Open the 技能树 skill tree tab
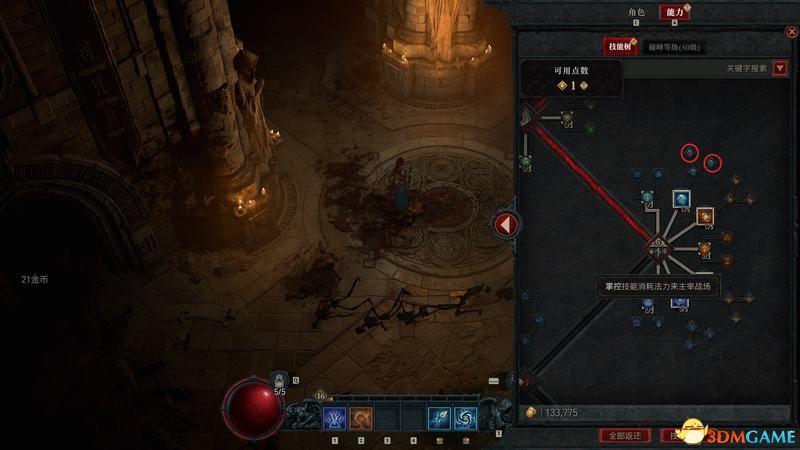 tap(618, 46)
